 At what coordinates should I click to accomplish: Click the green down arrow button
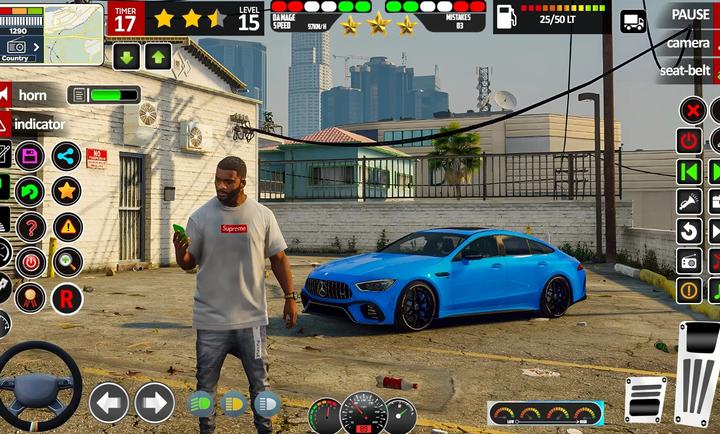(x=126, y=56)
